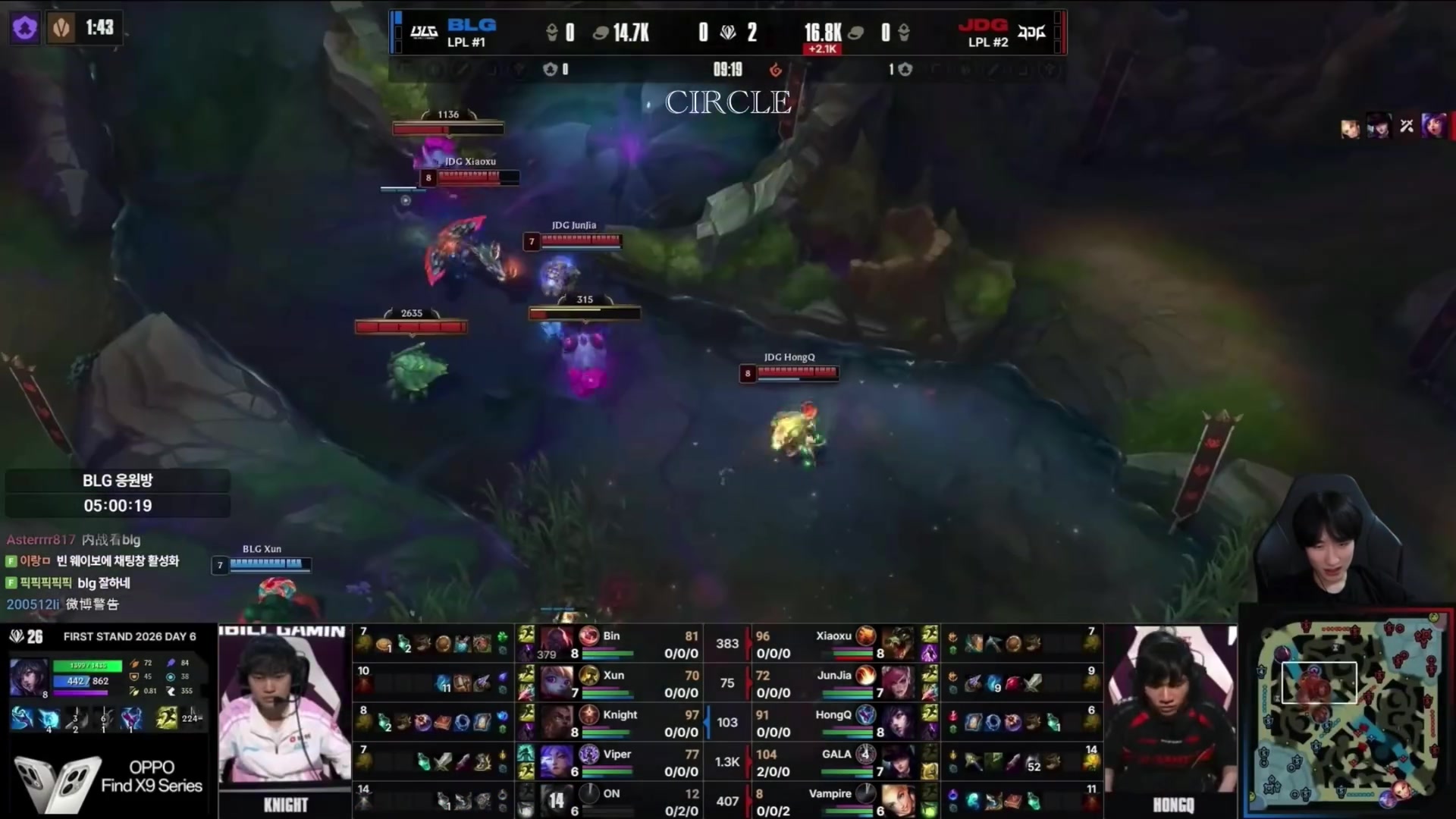Click the minimap in the corner

click(x=1348, y=713)
